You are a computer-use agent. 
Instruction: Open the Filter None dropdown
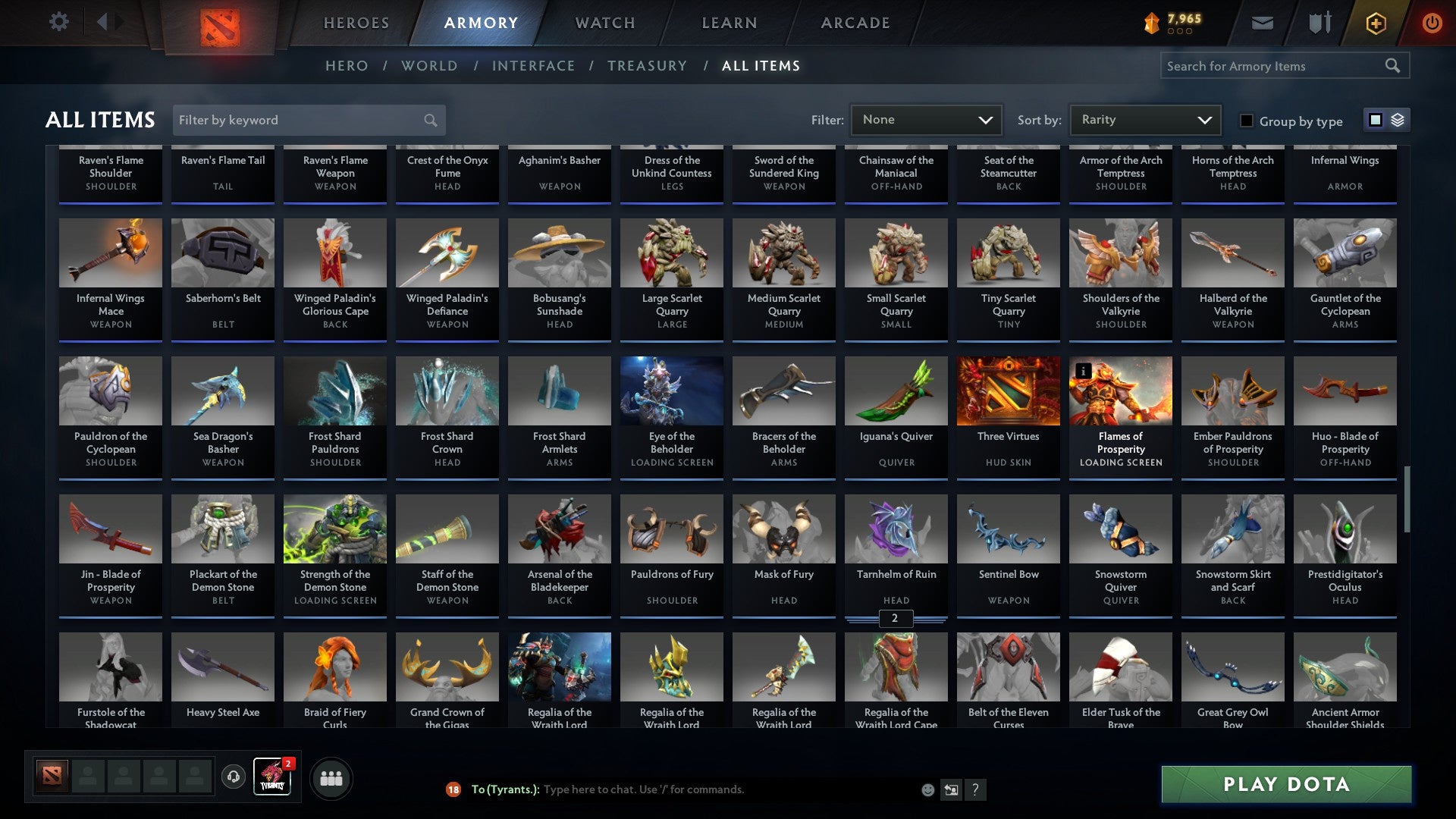[x=926, y=119]
